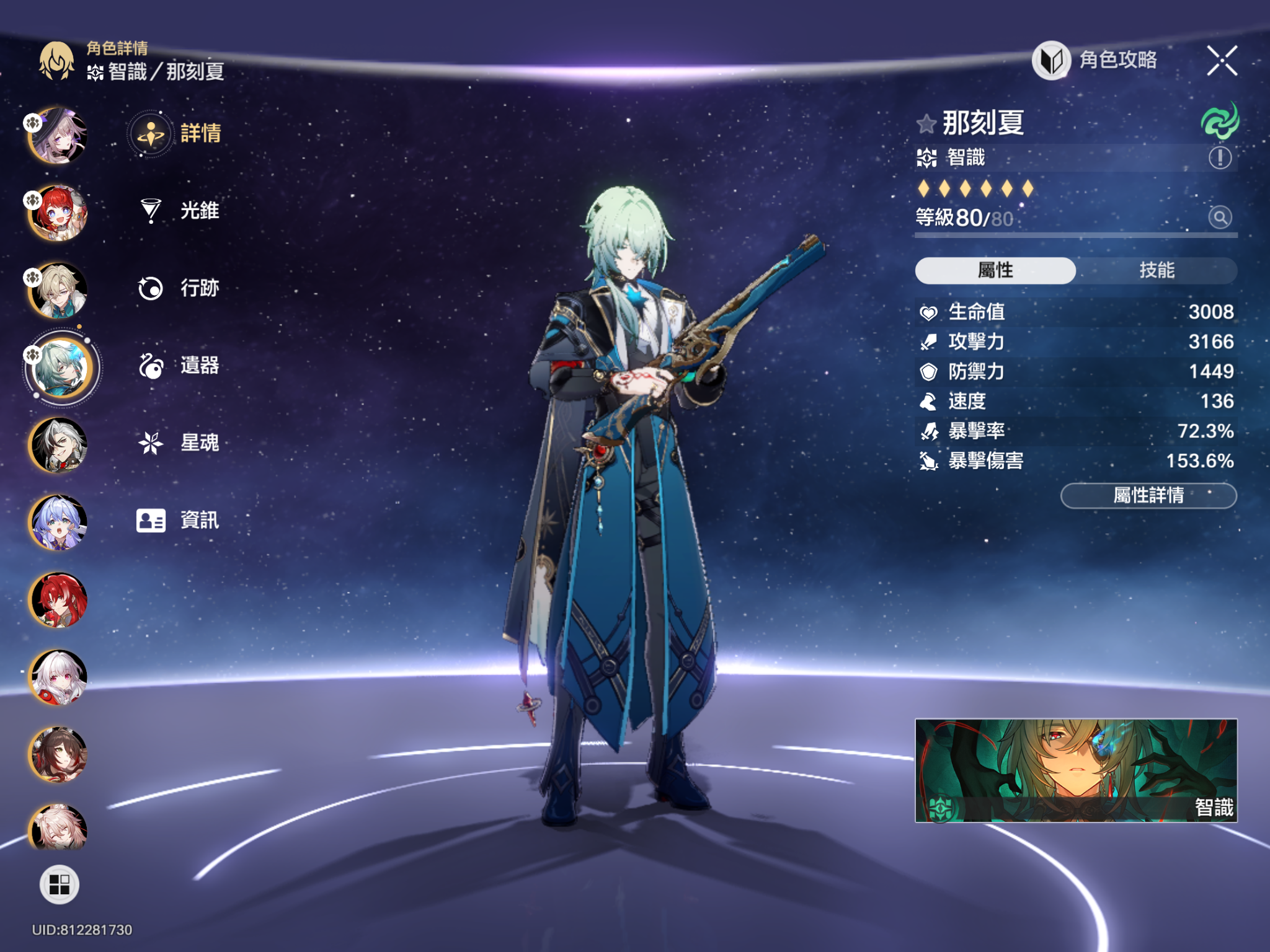This screenshot has height=952, width=1270.
Task: Select the white-haired red-eyed character portrait
Action: [x=58, y=677]
